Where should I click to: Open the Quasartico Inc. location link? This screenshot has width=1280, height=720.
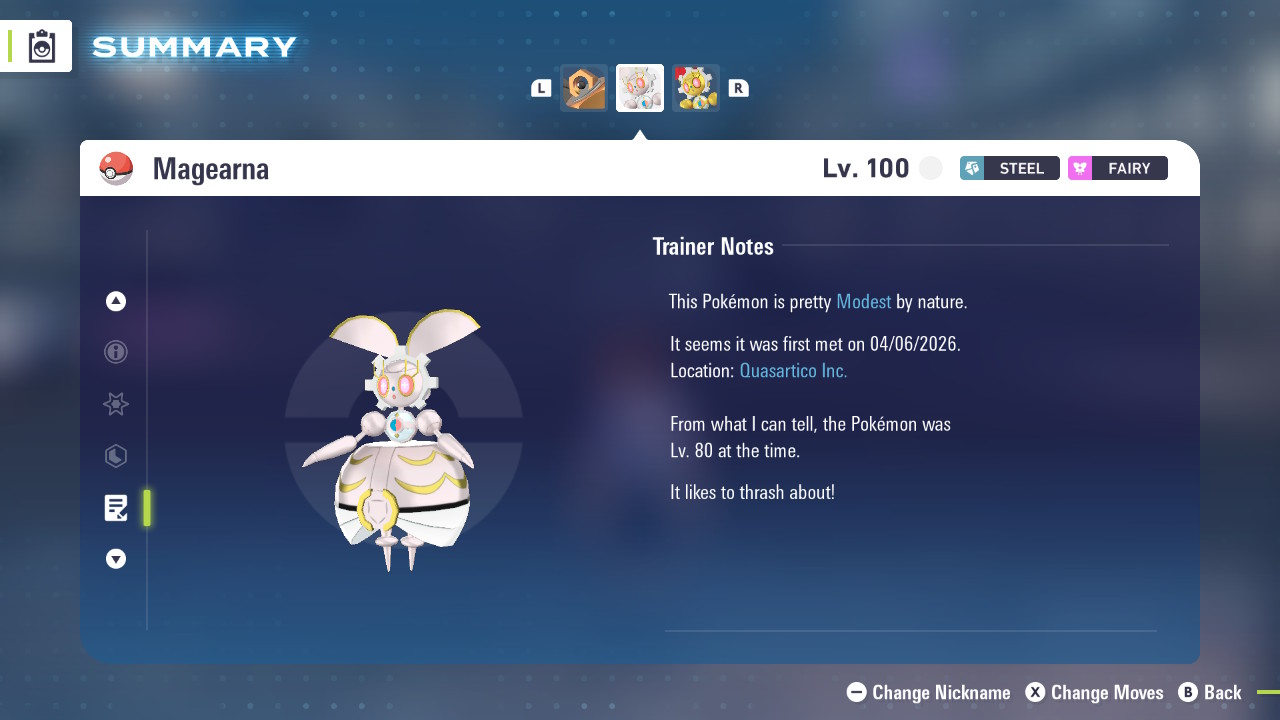[x=793, y=370]
